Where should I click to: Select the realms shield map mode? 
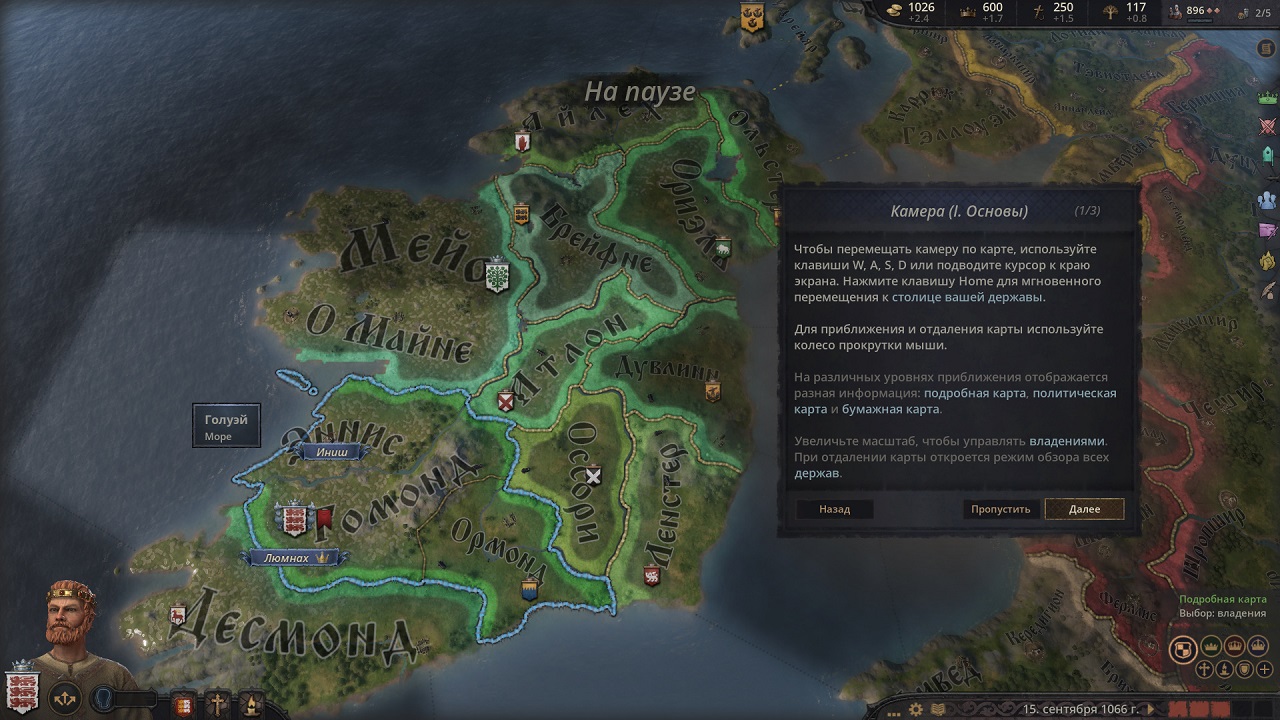pos(1184,648)
